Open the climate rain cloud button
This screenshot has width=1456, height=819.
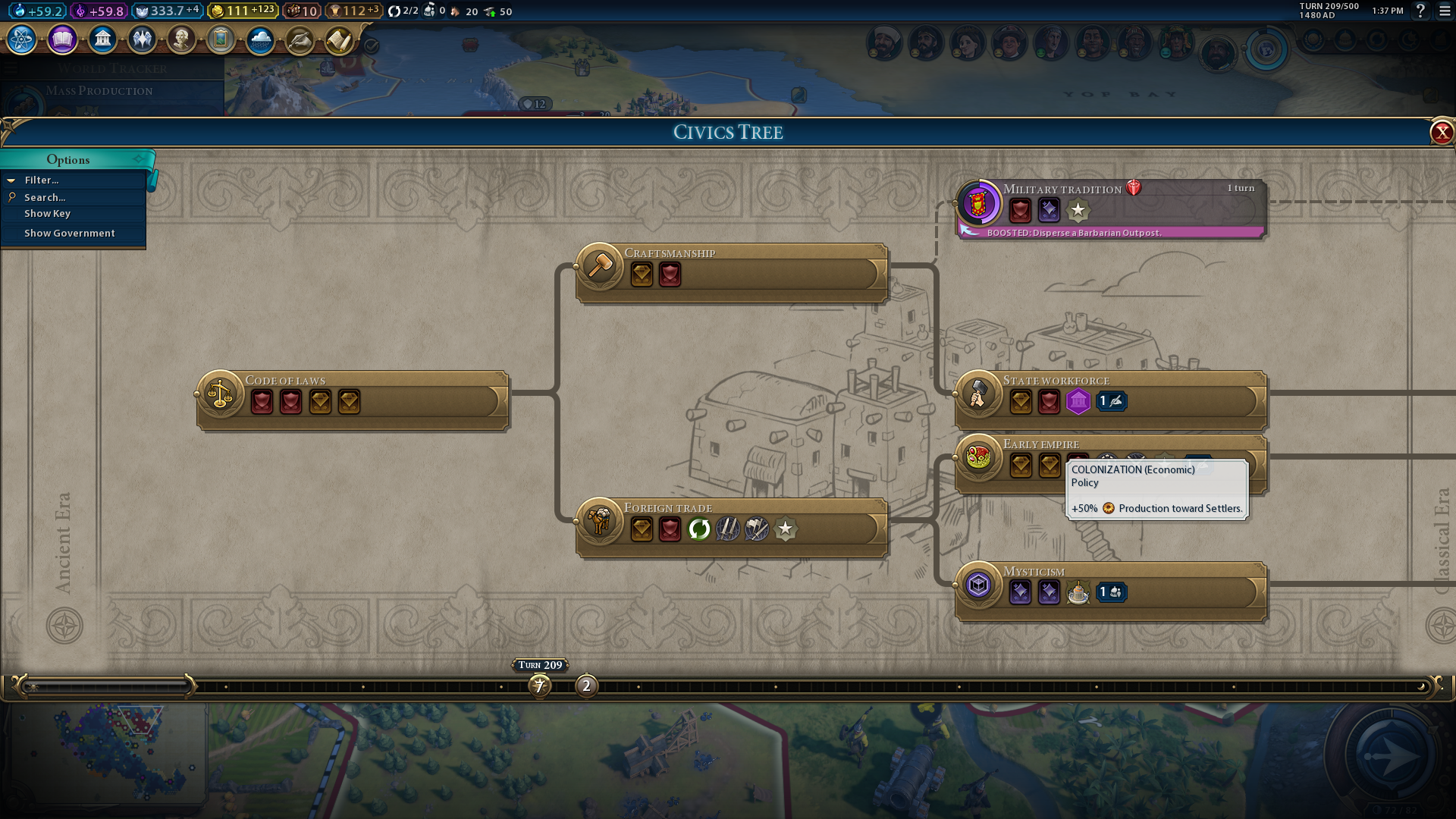(260, 39)
